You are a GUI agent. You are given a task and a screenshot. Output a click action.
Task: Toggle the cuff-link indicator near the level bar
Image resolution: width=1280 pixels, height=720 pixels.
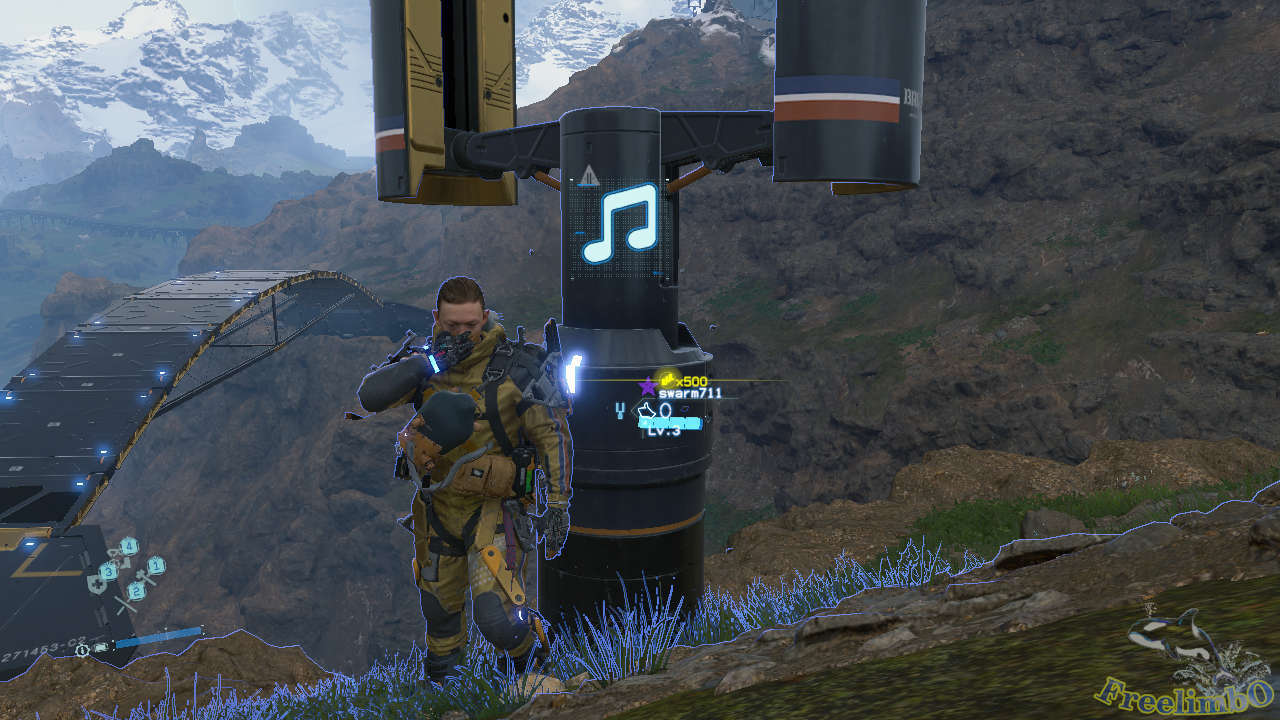[x=620, y=410]
